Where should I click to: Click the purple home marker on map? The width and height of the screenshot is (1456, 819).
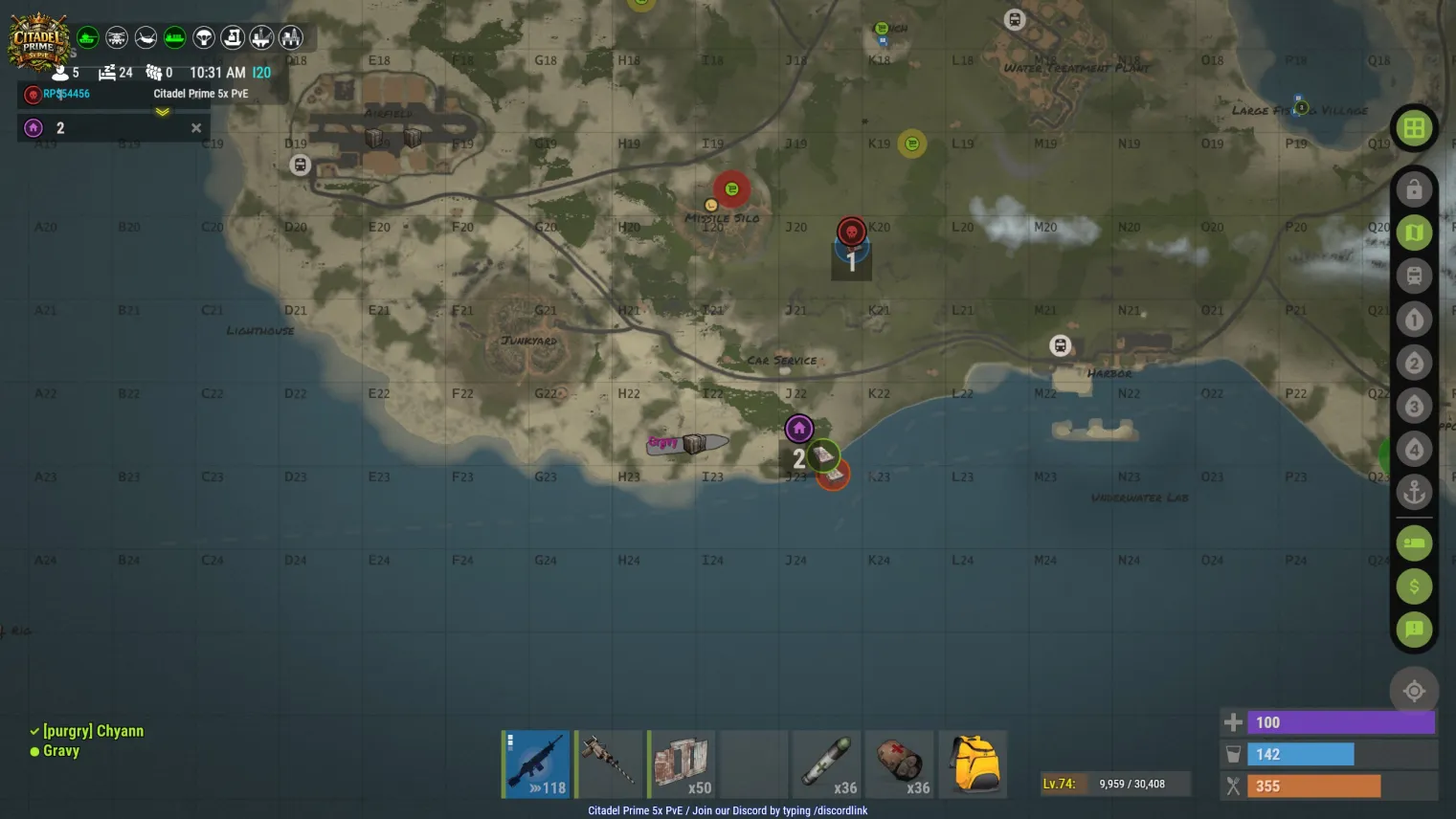(799, 429)
